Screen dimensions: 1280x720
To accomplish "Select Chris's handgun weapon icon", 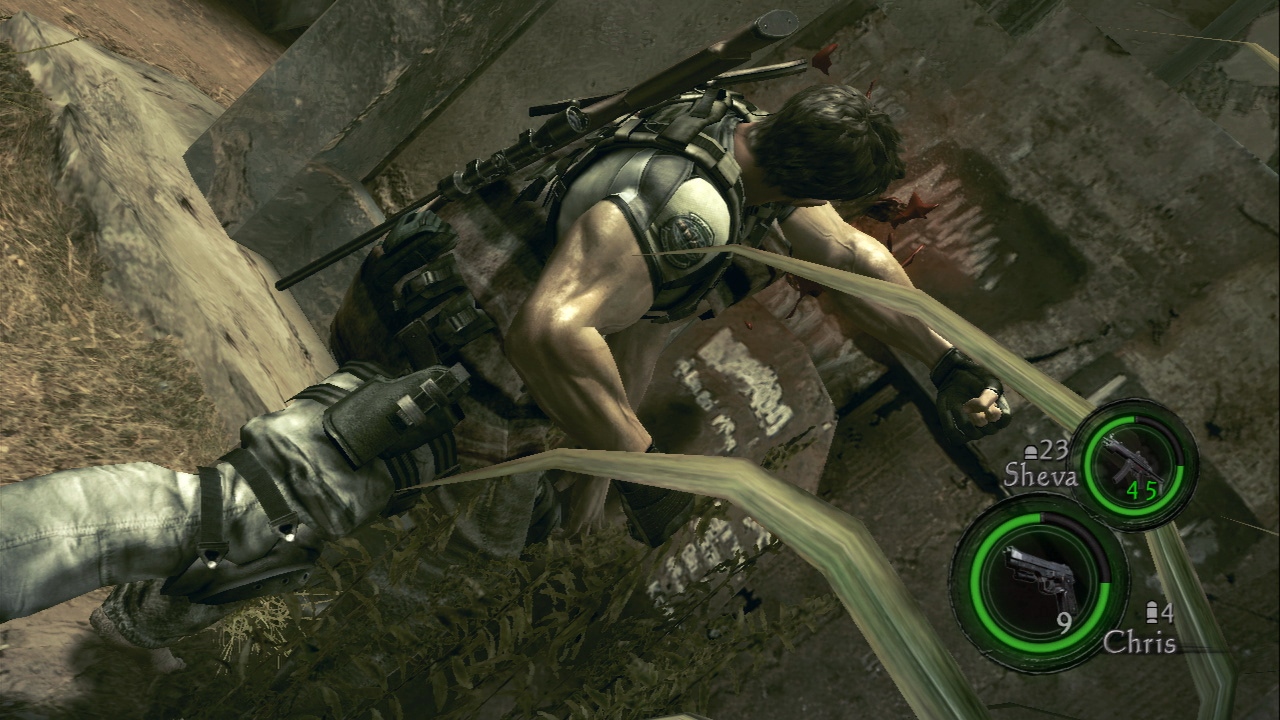I will 1039,577.
